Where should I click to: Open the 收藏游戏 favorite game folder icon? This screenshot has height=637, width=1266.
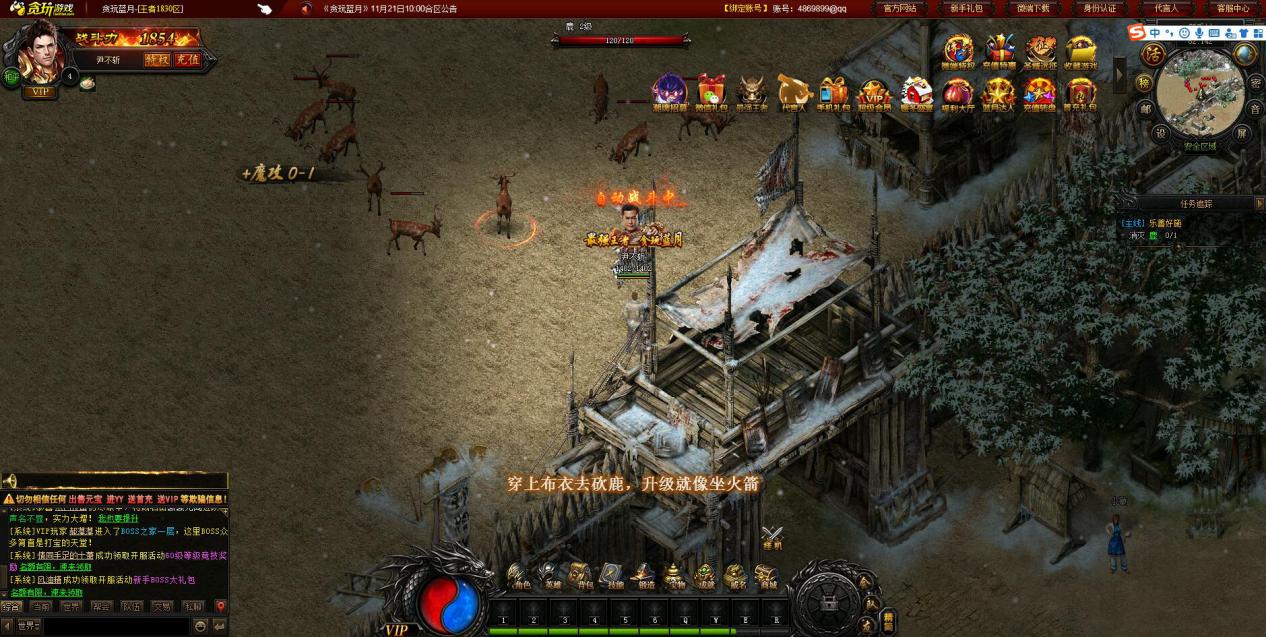(x=1080, y=51)
